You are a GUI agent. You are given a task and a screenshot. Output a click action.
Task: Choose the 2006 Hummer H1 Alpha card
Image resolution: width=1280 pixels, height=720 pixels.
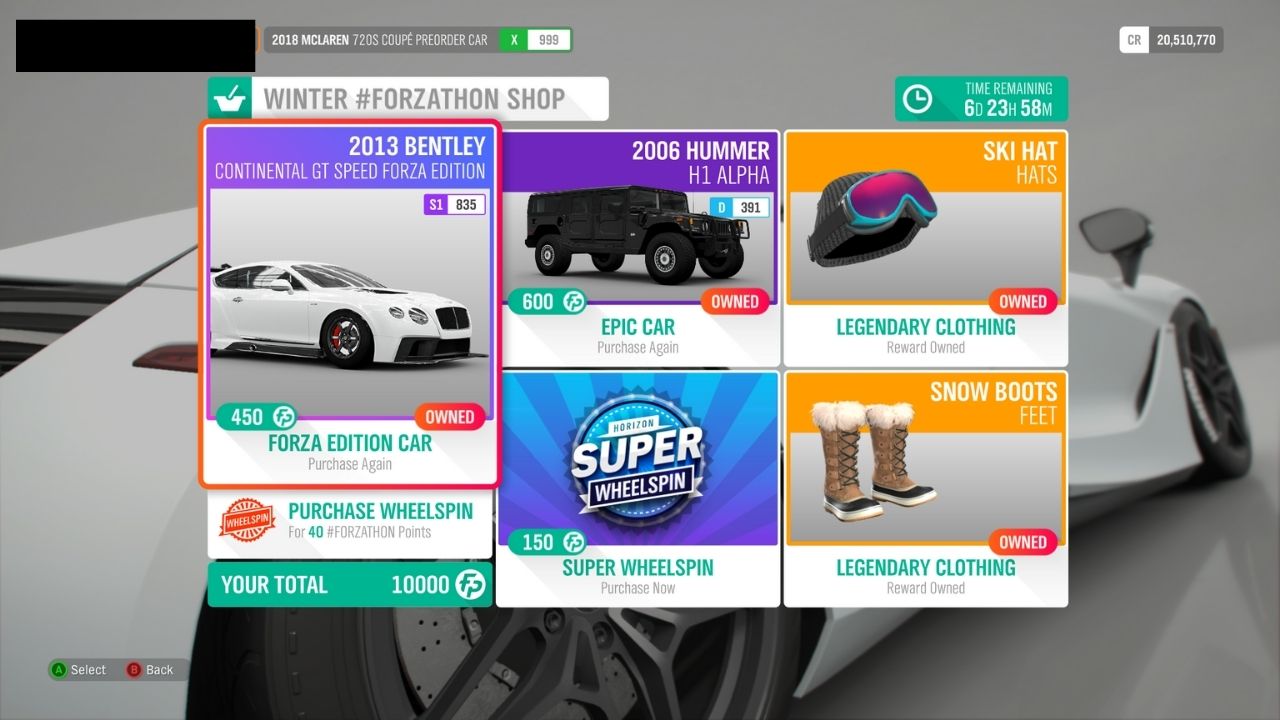pos(638,248)
